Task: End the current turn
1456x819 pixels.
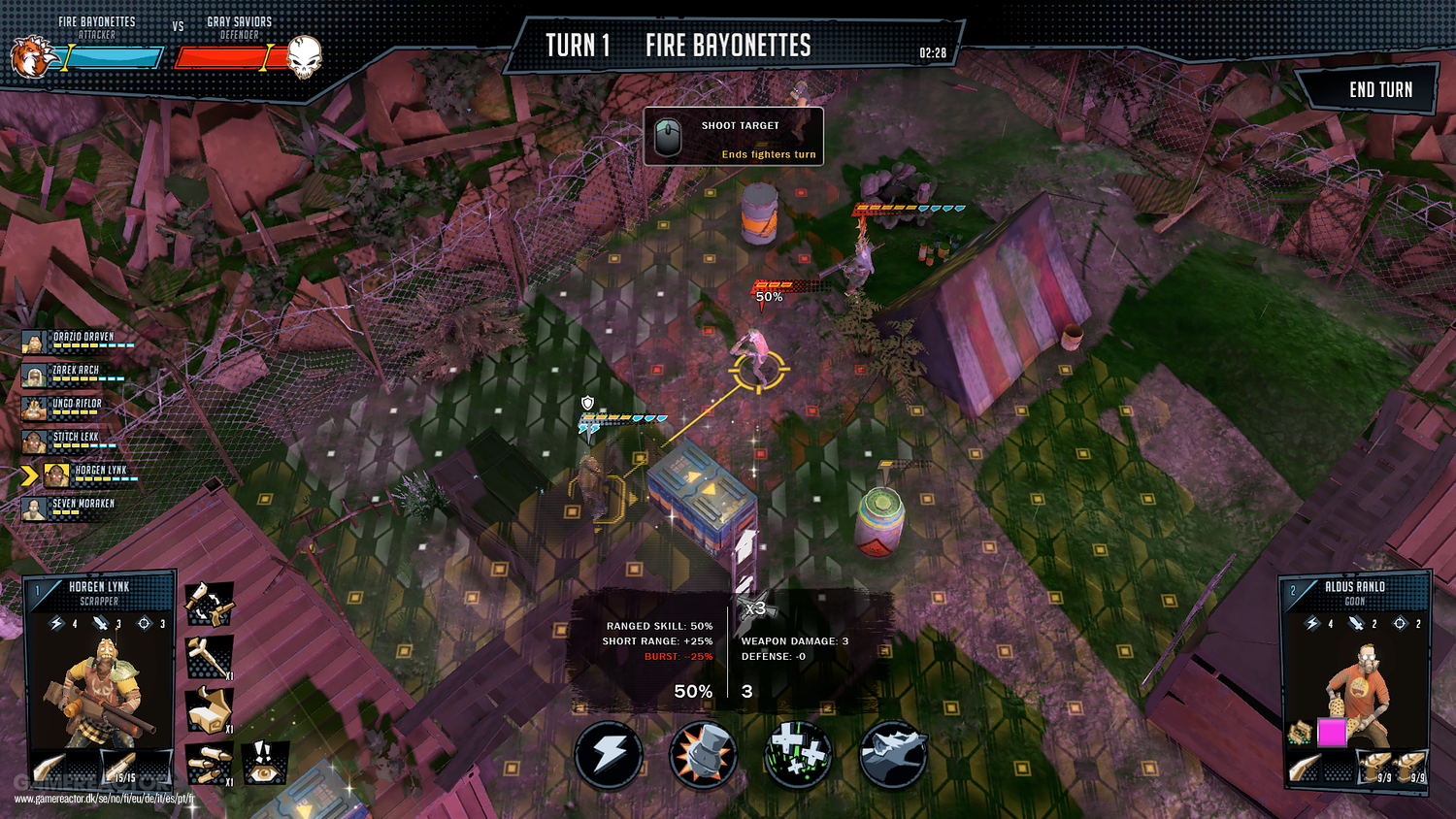Action: [x=1379, y=89]
